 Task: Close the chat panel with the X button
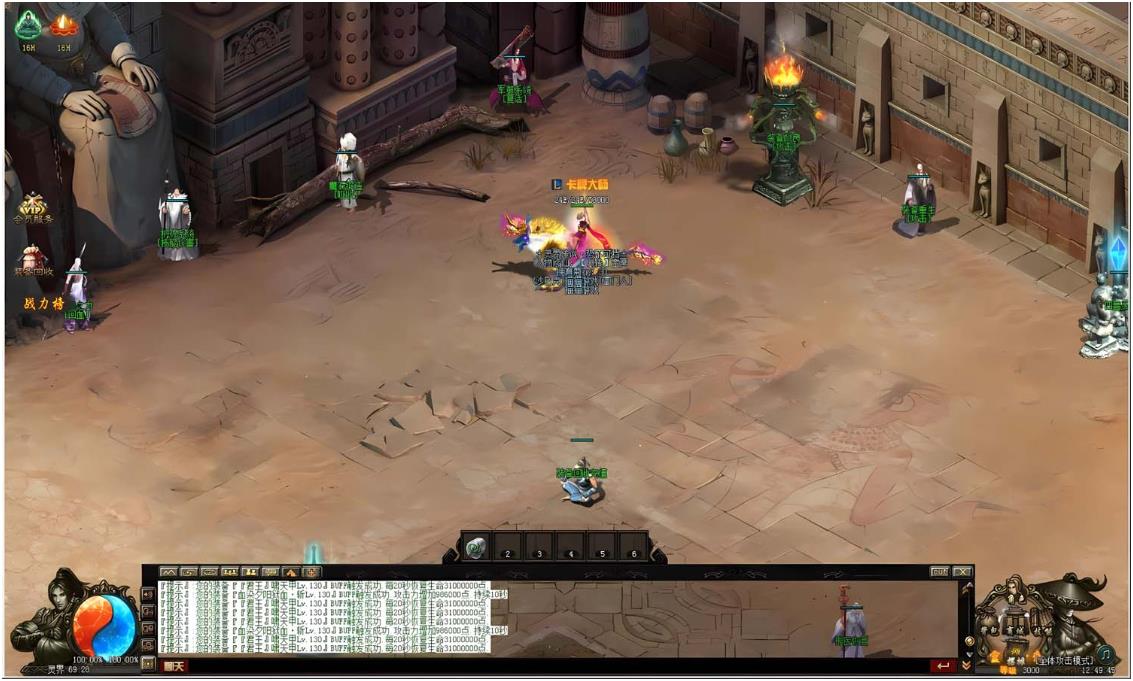(962, 572)
